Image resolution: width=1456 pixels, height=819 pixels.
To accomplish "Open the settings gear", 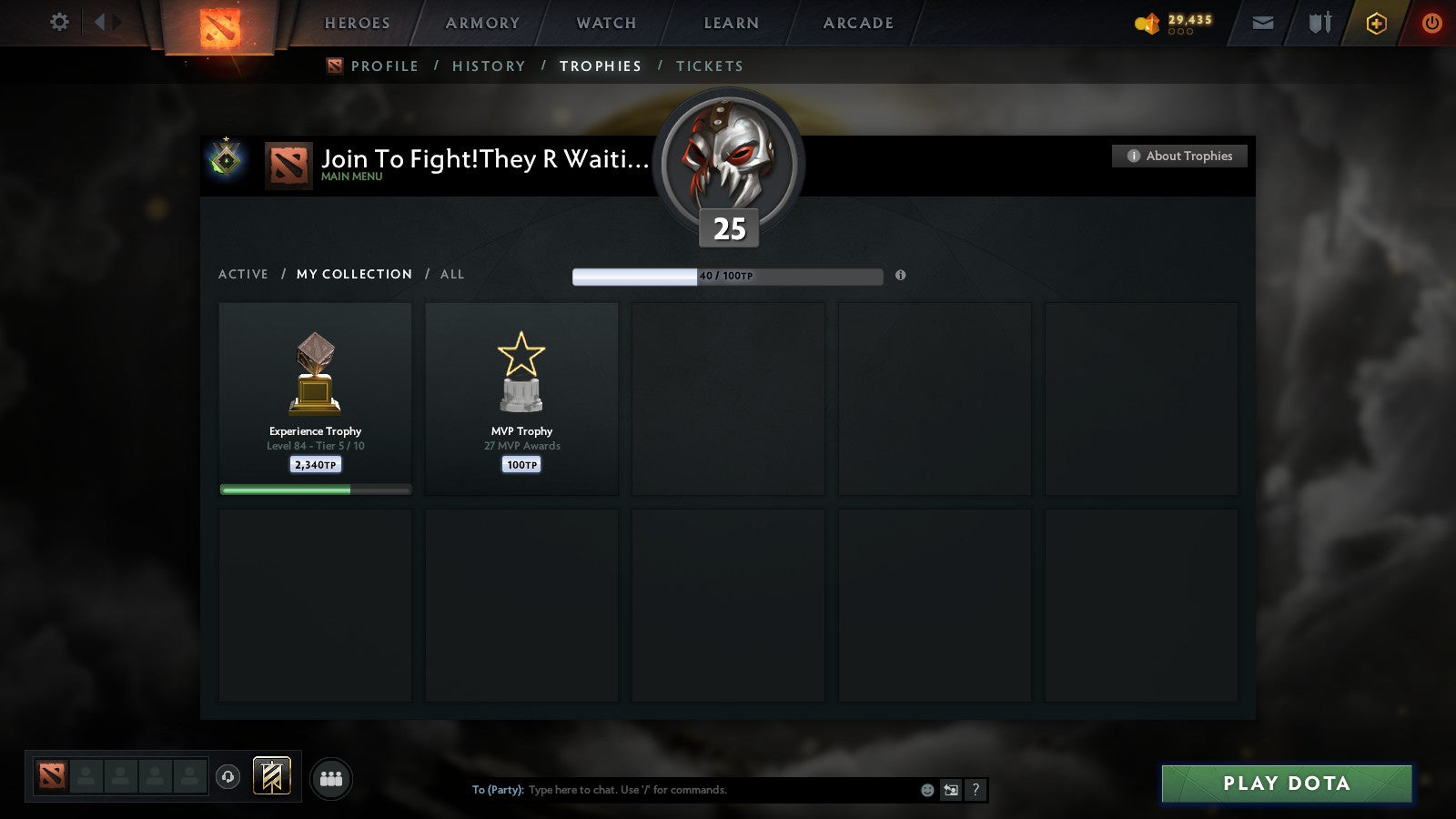I will pos(59,22).
